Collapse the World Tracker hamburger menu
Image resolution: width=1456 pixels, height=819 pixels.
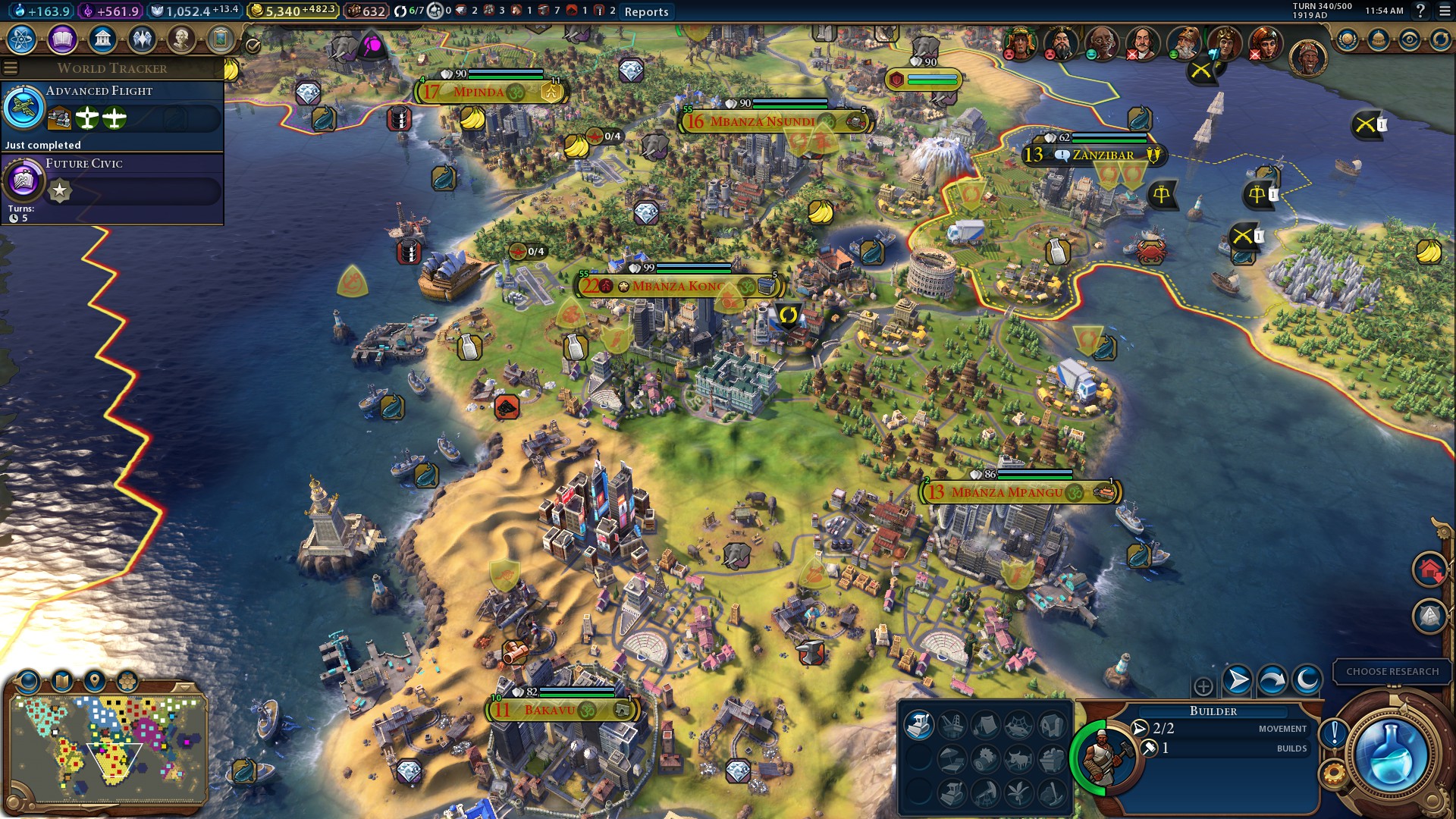(11, 66)
